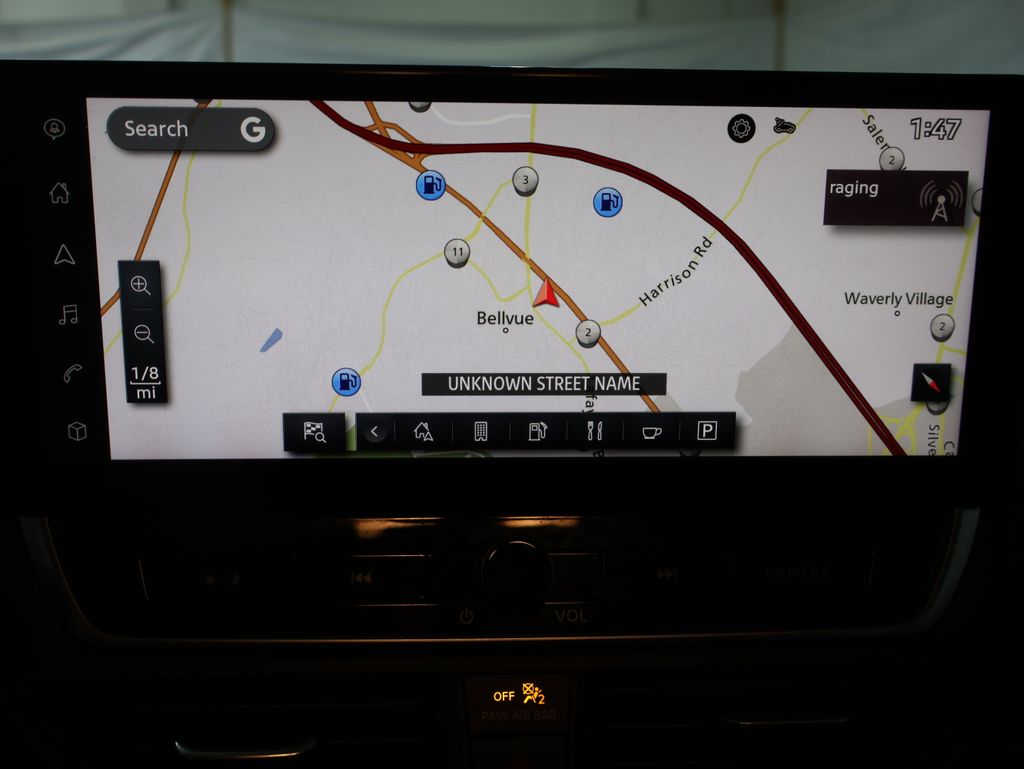Find restaurants with the fork and knife shortcut
Image resolution: width=1024 pixels, height=769 pixels.
[x=594, y=432]
